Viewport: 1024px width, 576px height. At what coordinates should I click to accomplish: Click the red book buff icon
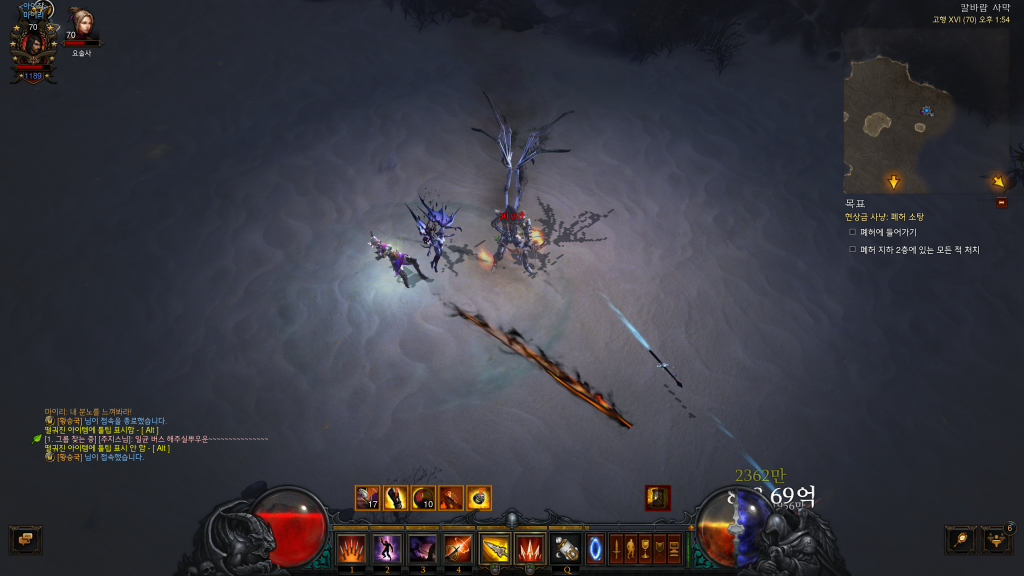pos(658,498)
